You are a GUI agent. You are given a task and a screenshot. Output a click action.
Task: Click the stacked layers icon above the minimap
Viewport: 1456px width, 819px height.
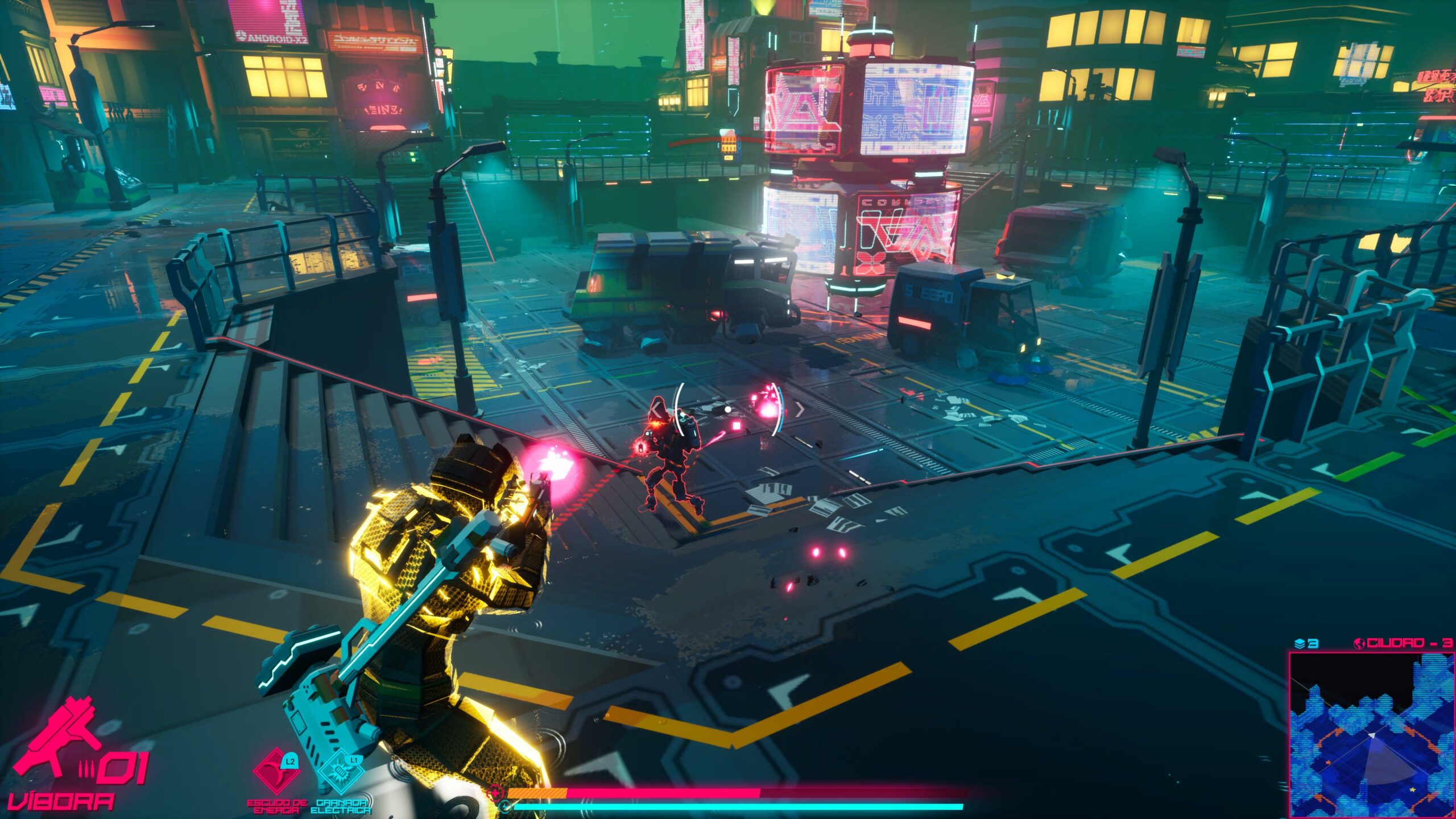point(1299,643)
